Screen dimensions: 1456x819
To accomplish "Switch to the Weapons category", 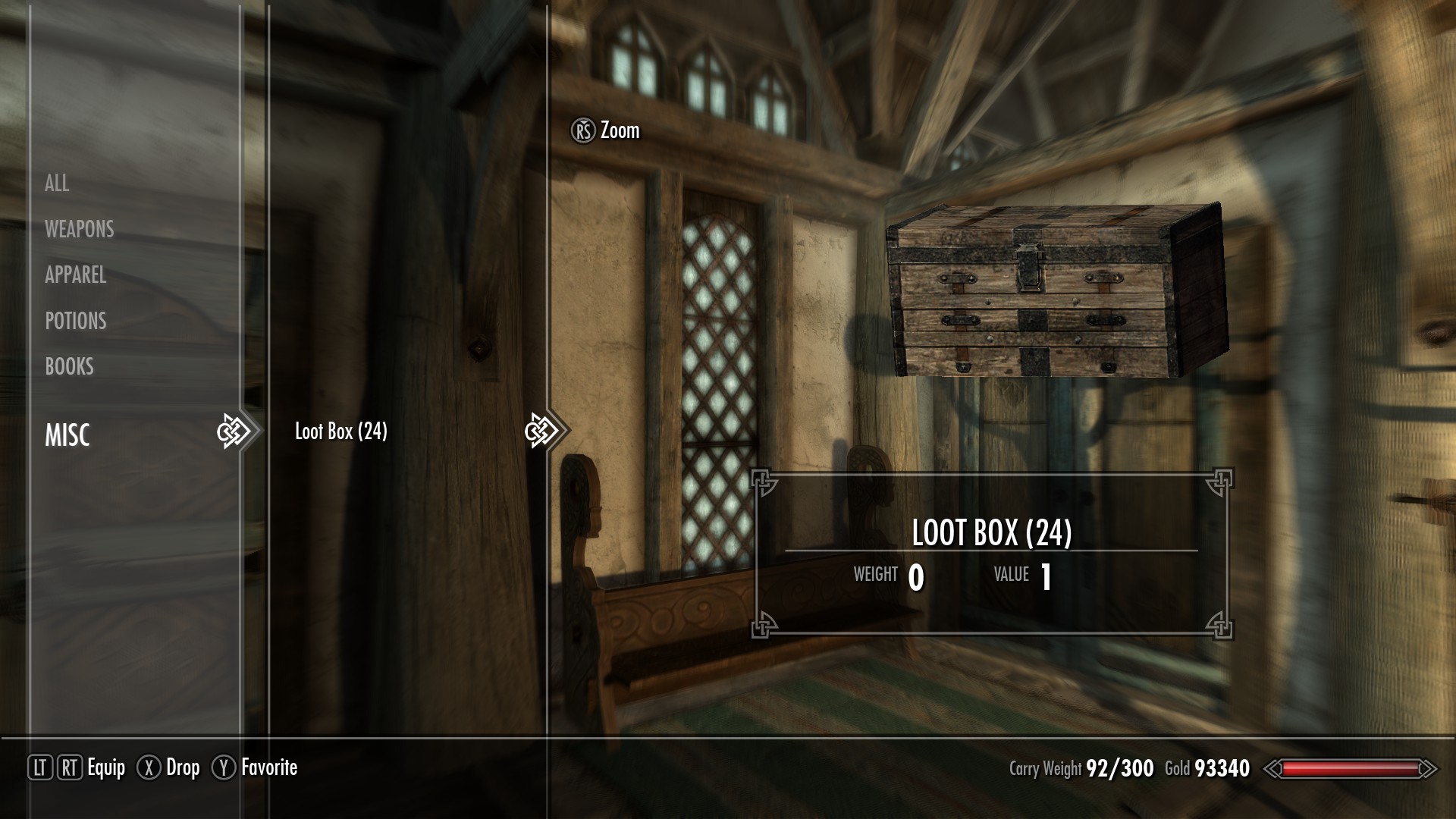I will pyautogui.click(x=79, y=229).
